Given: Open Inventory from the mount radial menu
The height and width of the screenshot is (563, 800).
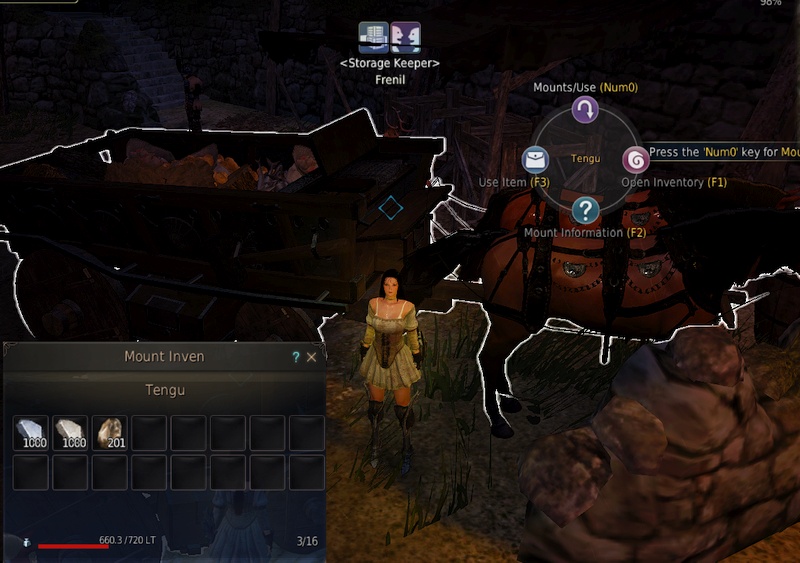Looking at the screenshot, I should 636,160.
